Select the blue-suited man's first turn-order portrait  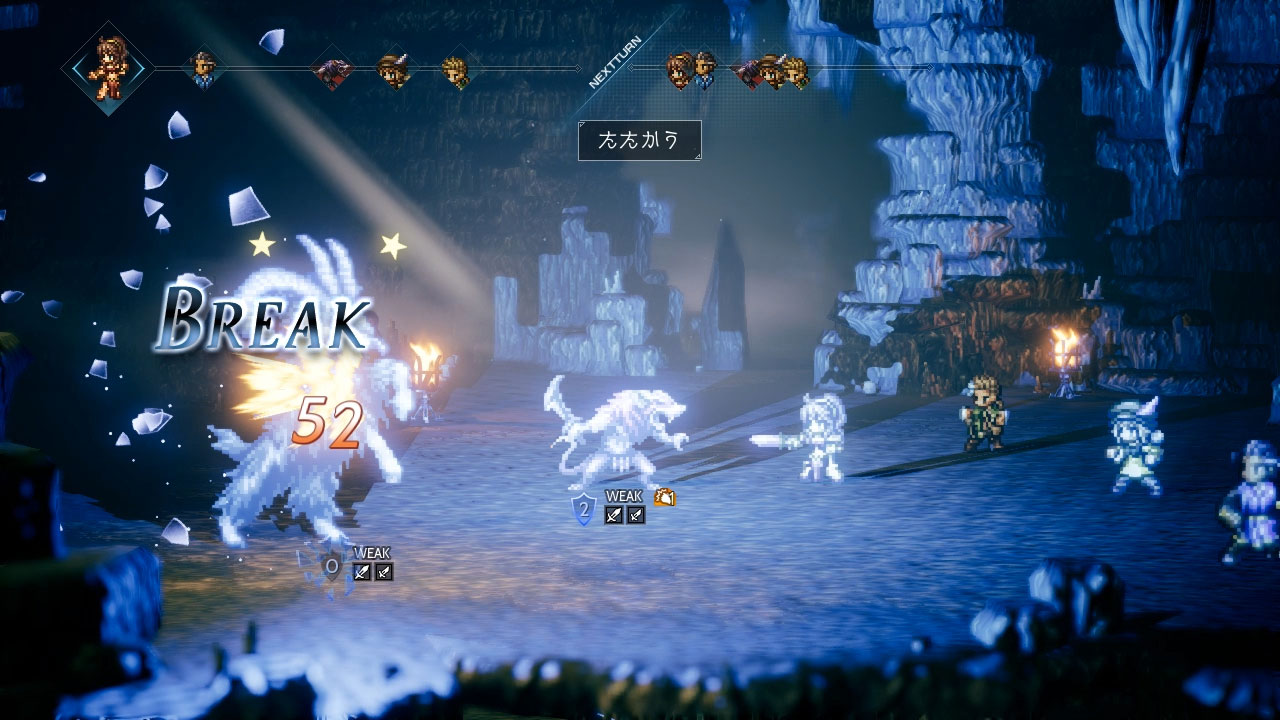point(204,69)
